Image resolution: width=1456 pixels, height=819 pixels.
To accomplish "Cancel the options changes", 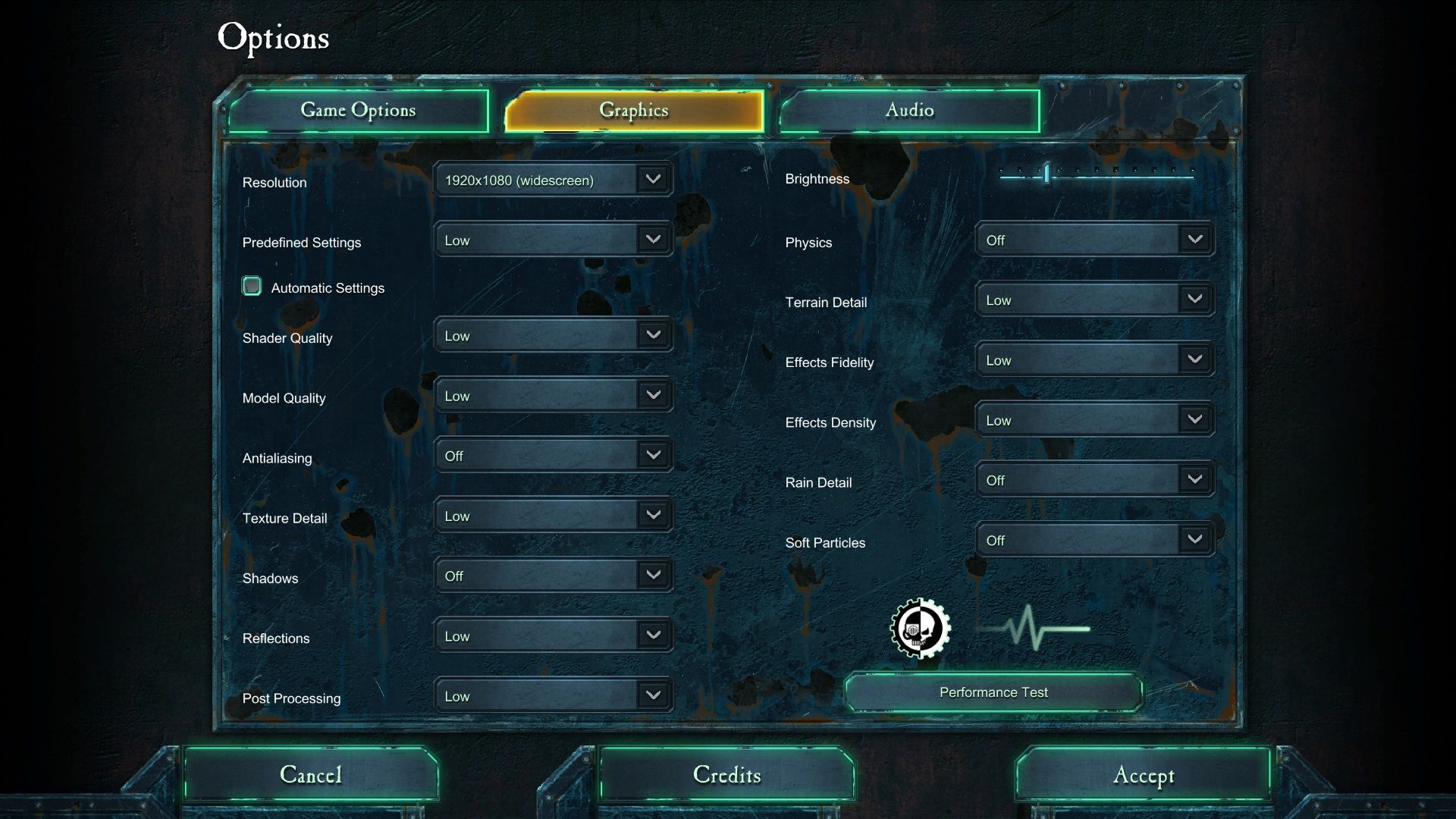I will click(311, 774).
